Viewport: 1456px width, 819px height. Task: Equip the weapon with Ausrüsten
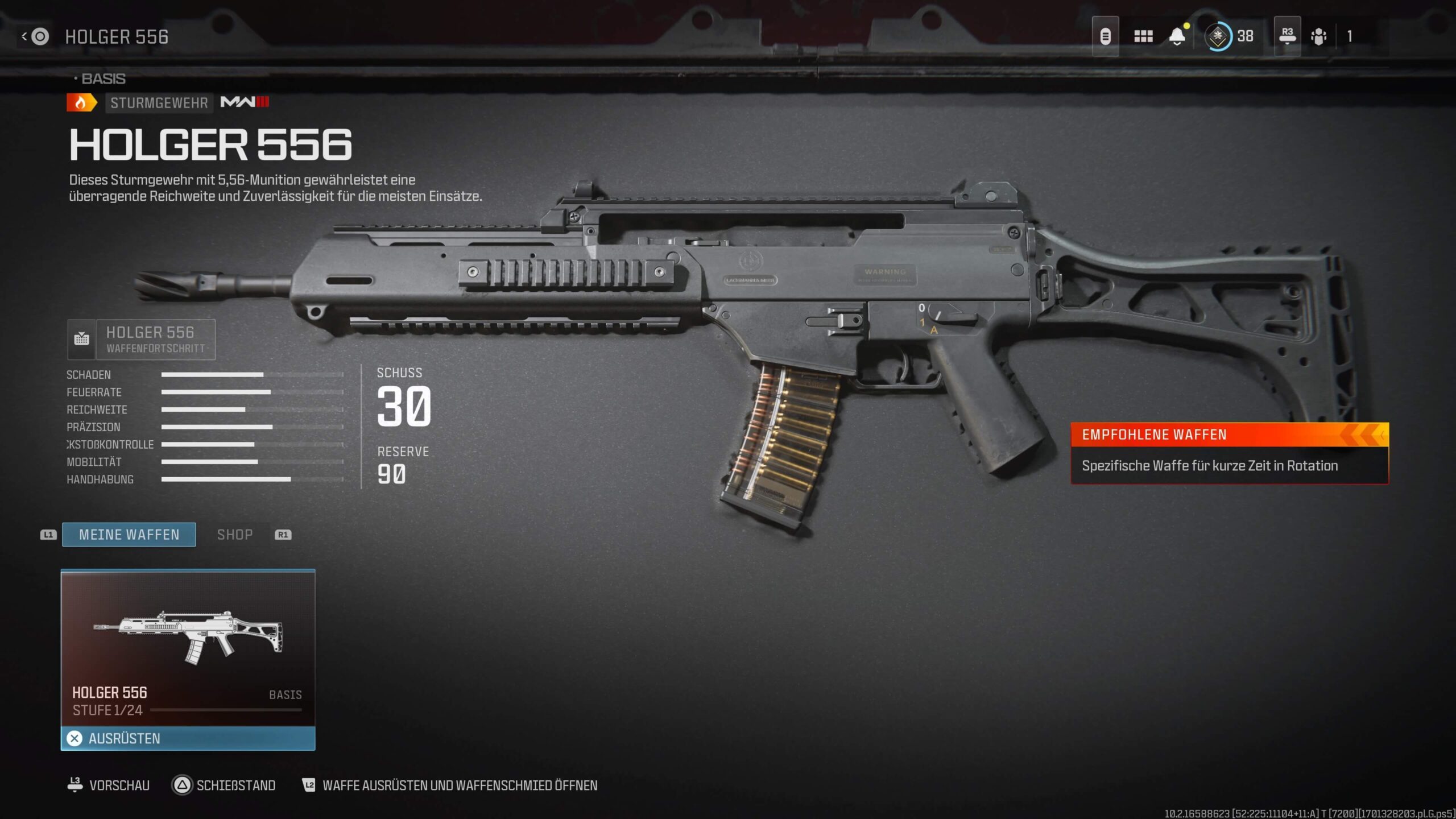(188, 738)
